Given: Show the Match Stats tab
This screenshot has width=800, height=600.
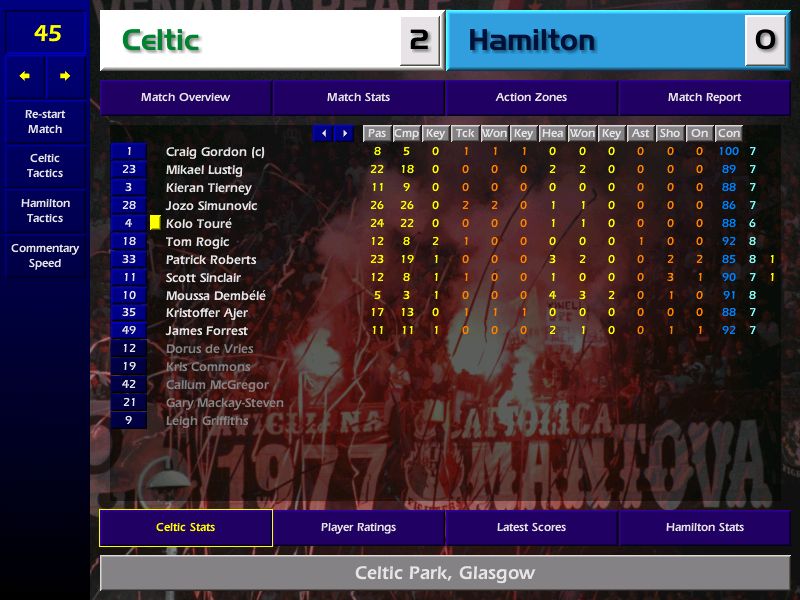Looking at the screenshot, I should 358,98.
